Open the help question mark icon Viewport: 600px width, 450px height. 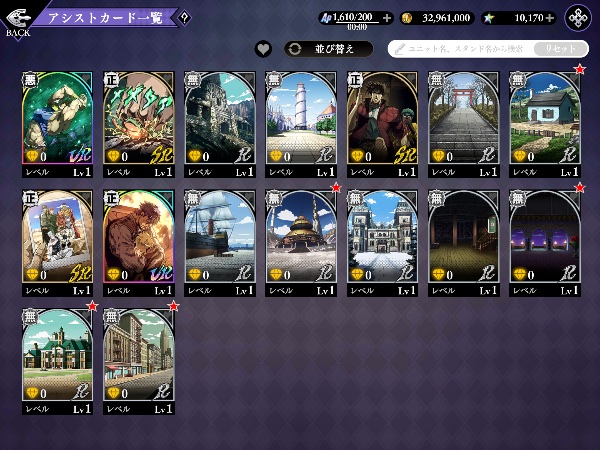[x=185, y=17]
